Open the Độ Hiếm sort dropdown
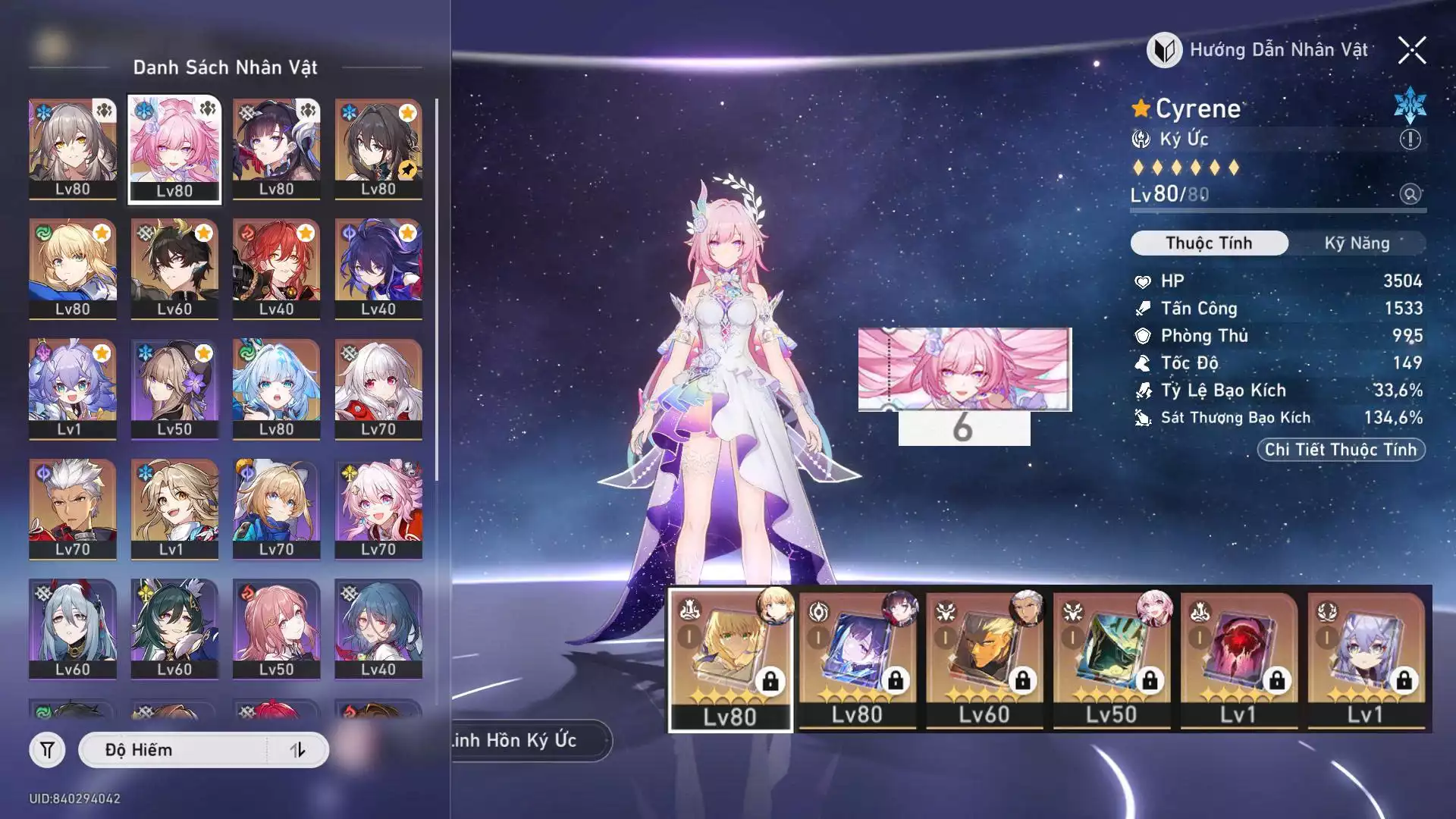 point(174,750)
